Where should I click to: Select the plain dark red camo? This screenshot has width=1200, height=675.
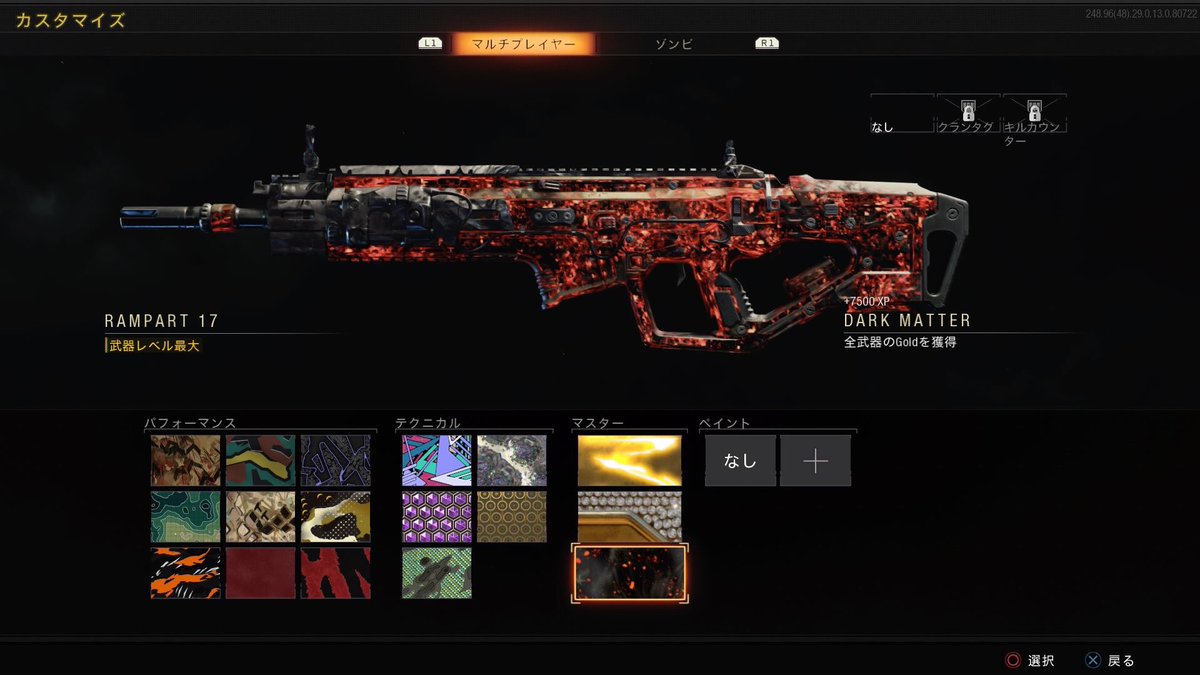click(x=260, y=573)
